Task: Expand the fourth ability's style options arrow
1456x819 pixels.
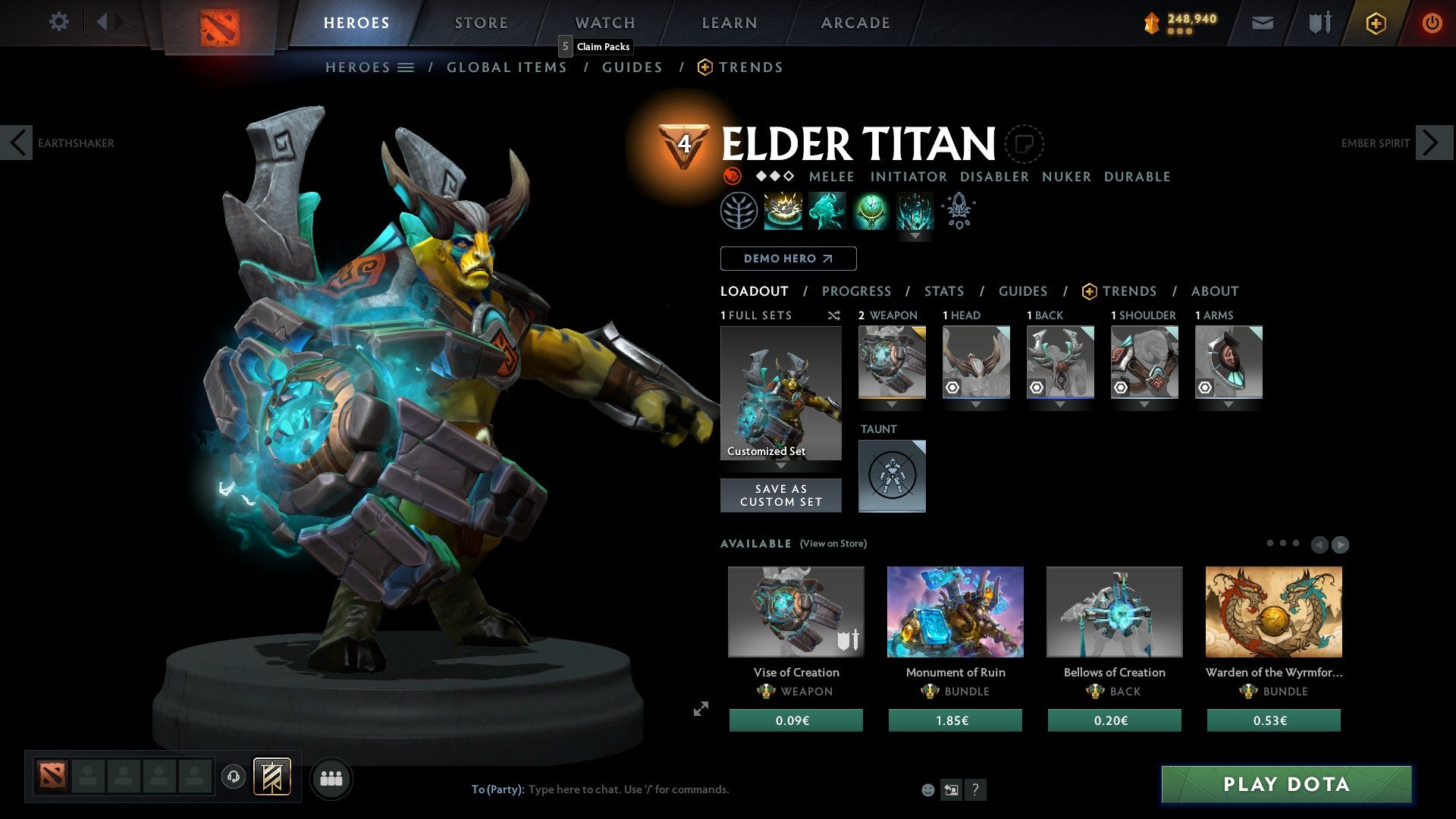Action: click(915, 236)
